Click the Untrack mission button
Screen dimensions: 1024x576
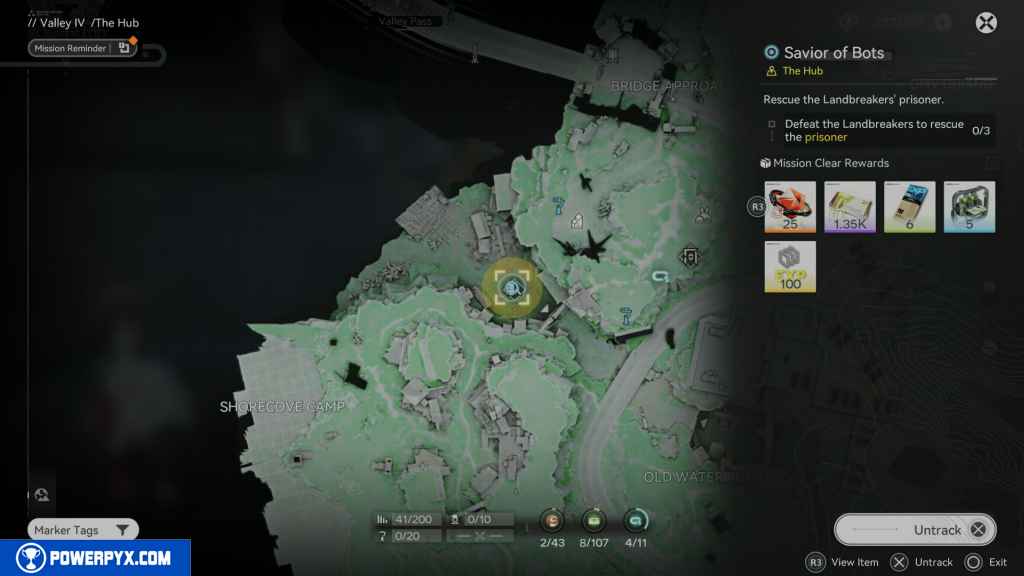tap(915, 529)
